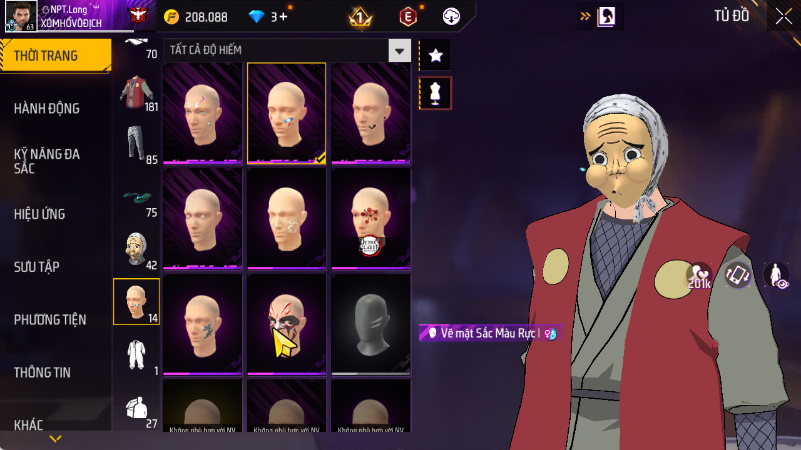This screenshot has width=801, height=450.
Task: Toggle the character visibility eye icon
Action: (775, 275)
